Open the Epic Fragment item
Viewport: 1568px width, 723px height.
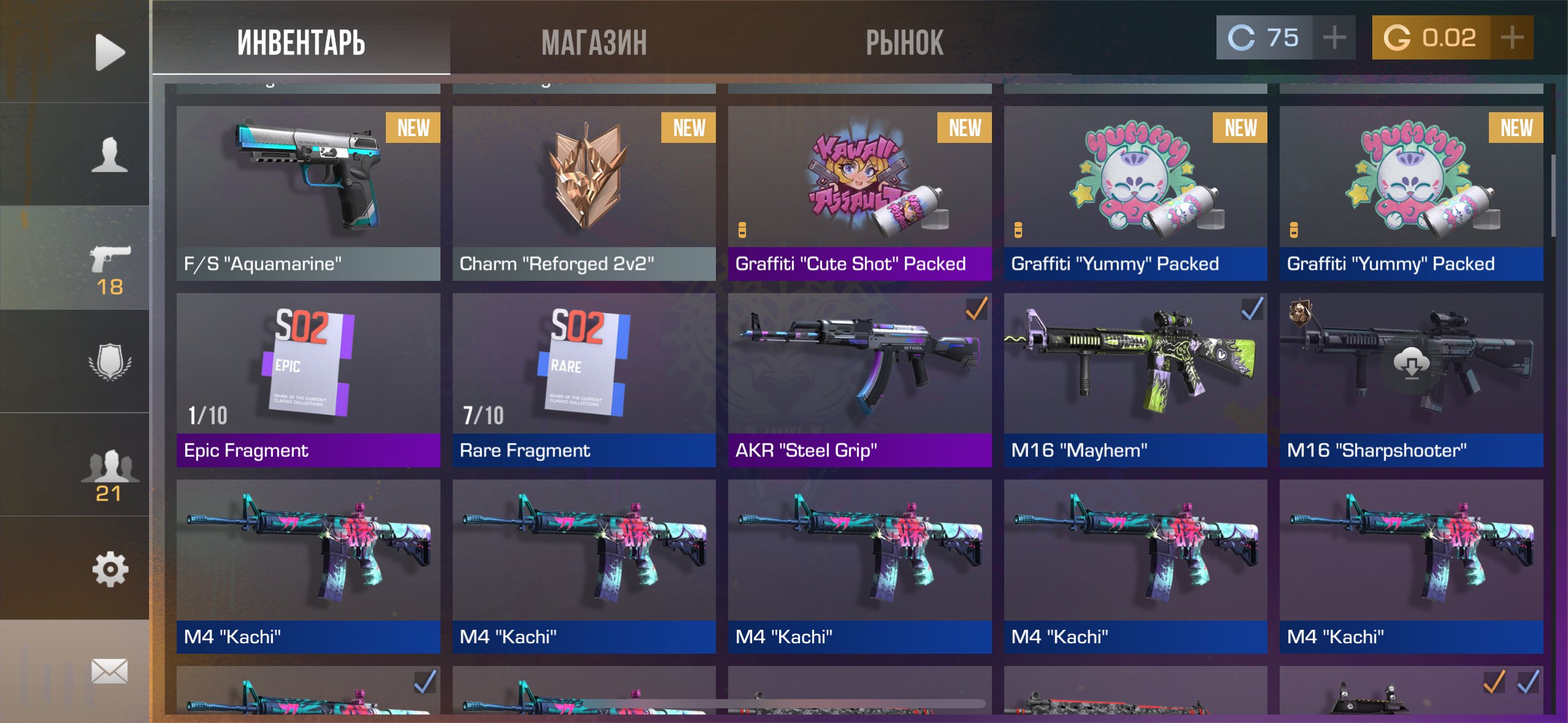coord(308,380)
